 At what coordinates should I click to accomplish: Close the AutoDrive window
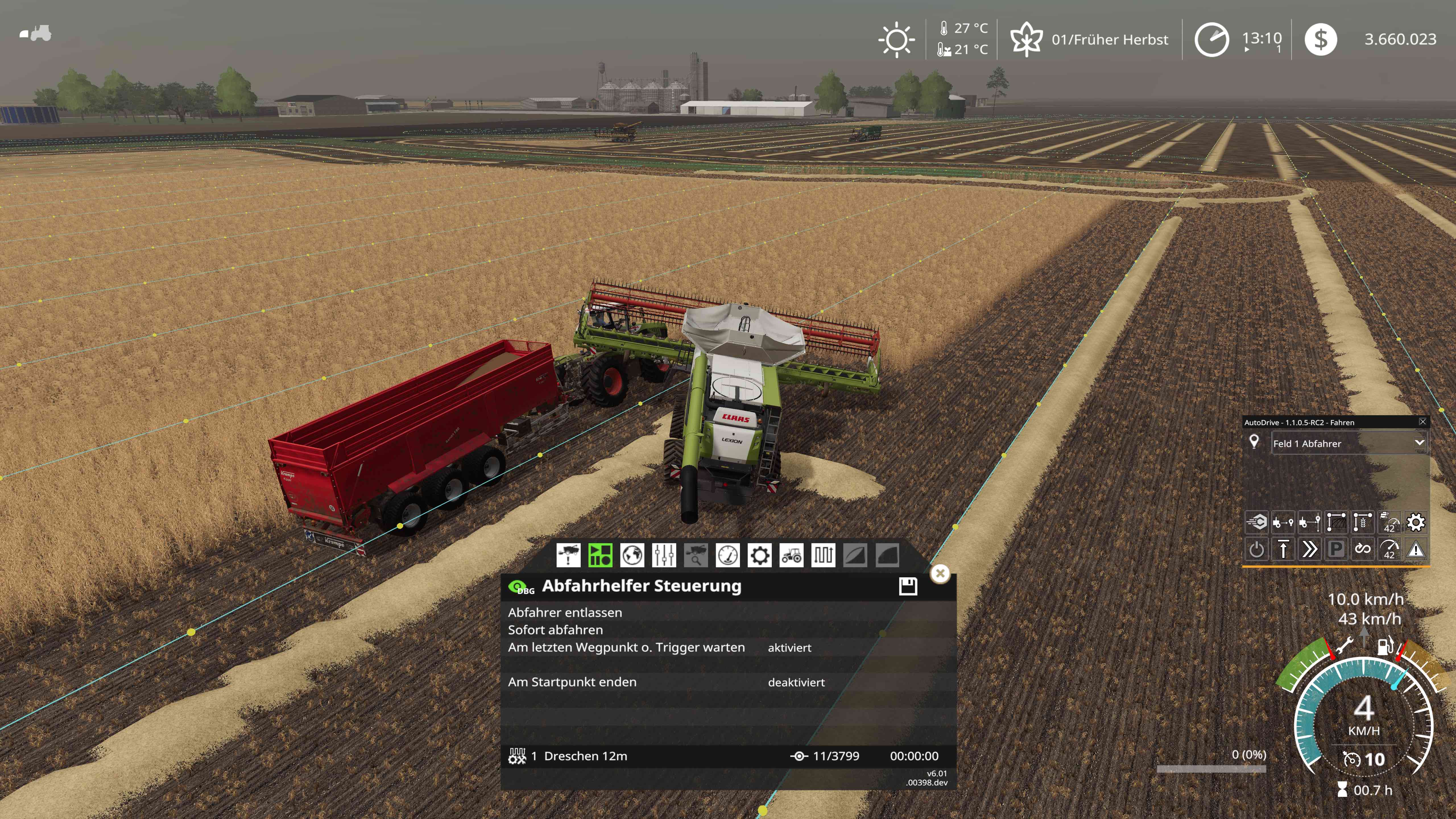pos(1423,422)
